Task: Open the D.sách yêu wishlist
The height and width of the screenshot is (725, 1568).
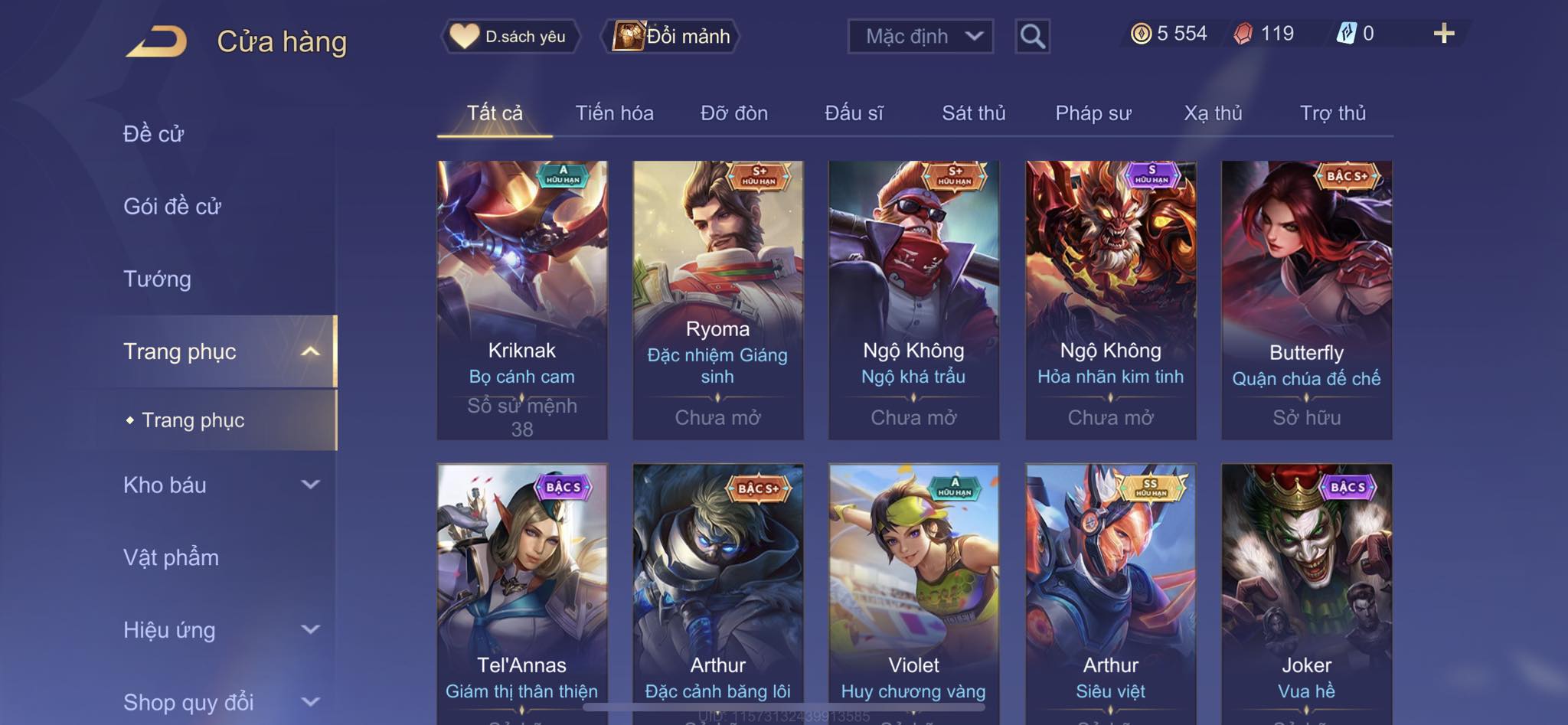Action: tap(510, 36)
